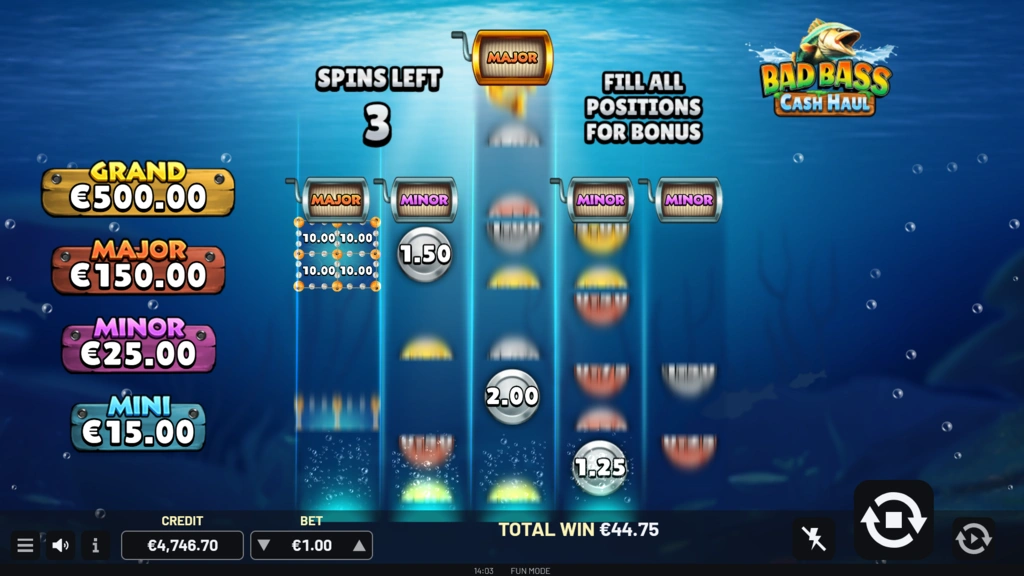Image resolution: width=1024 pixels, height=576 pixels.
Task: Open the info paytable button
Action: click(x=95, y=545)
